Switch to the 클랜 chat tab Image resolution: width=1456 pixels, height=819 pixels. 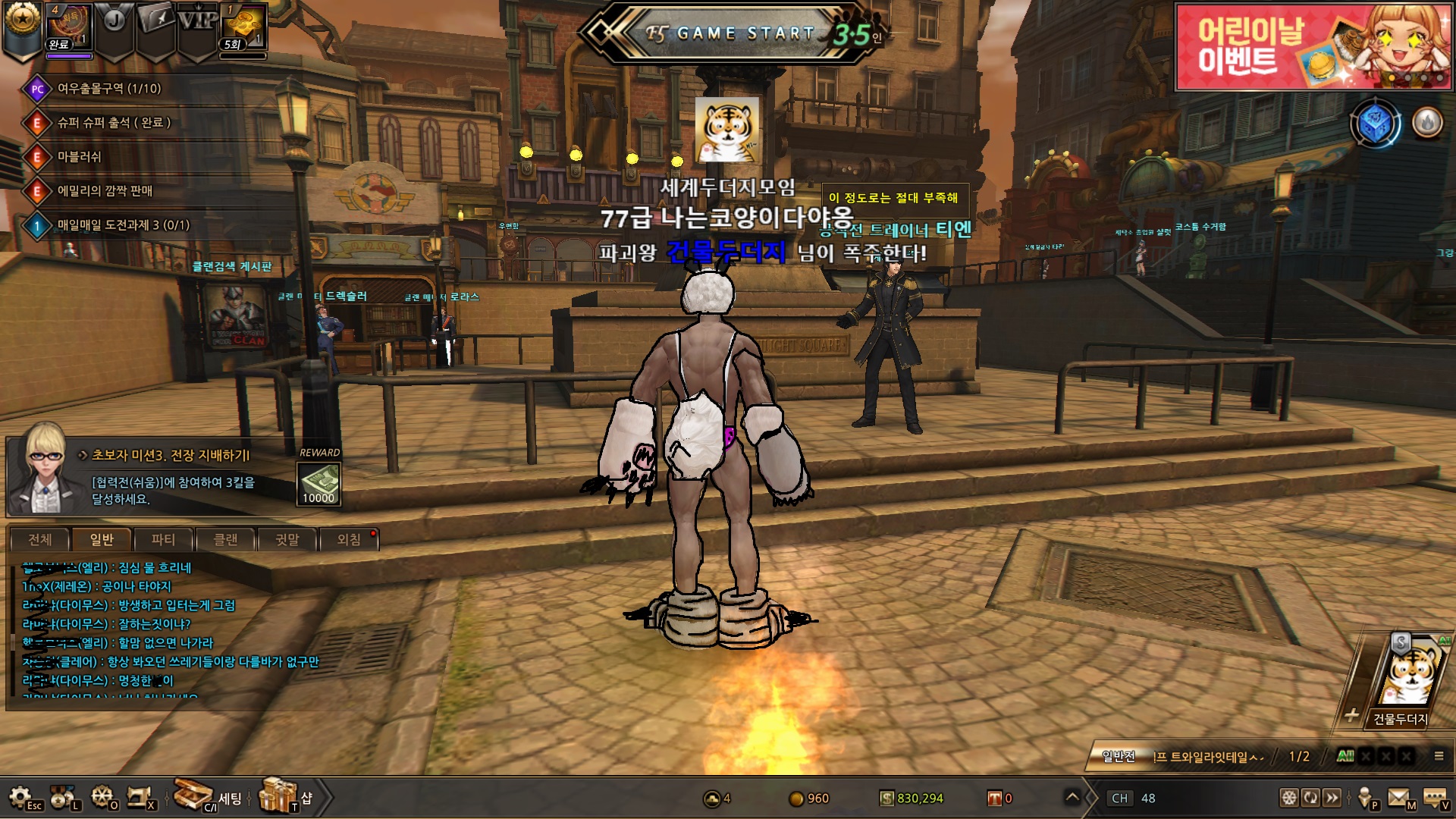(225, 539)
